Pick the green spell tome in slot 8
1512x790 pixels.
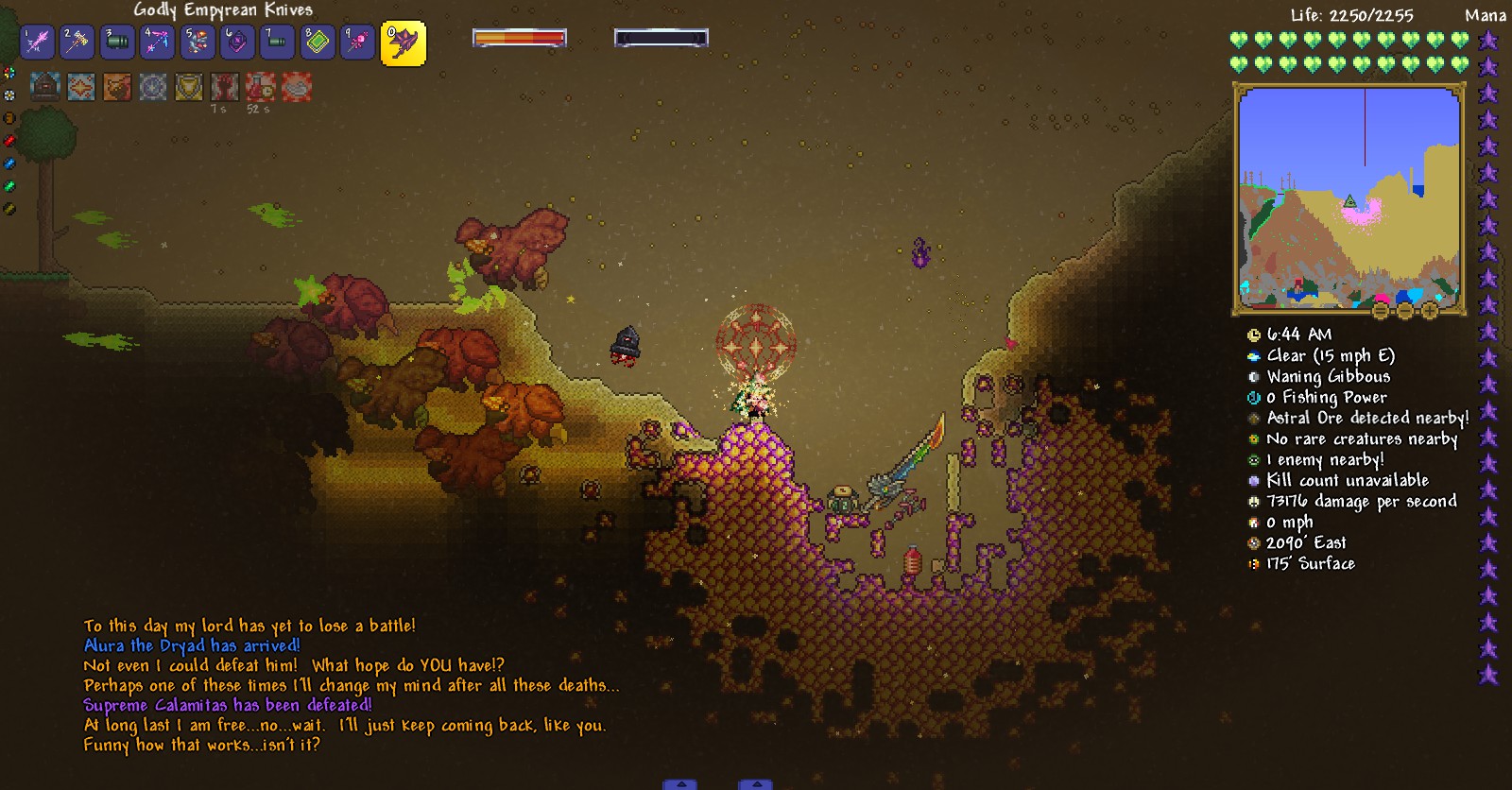318,43
